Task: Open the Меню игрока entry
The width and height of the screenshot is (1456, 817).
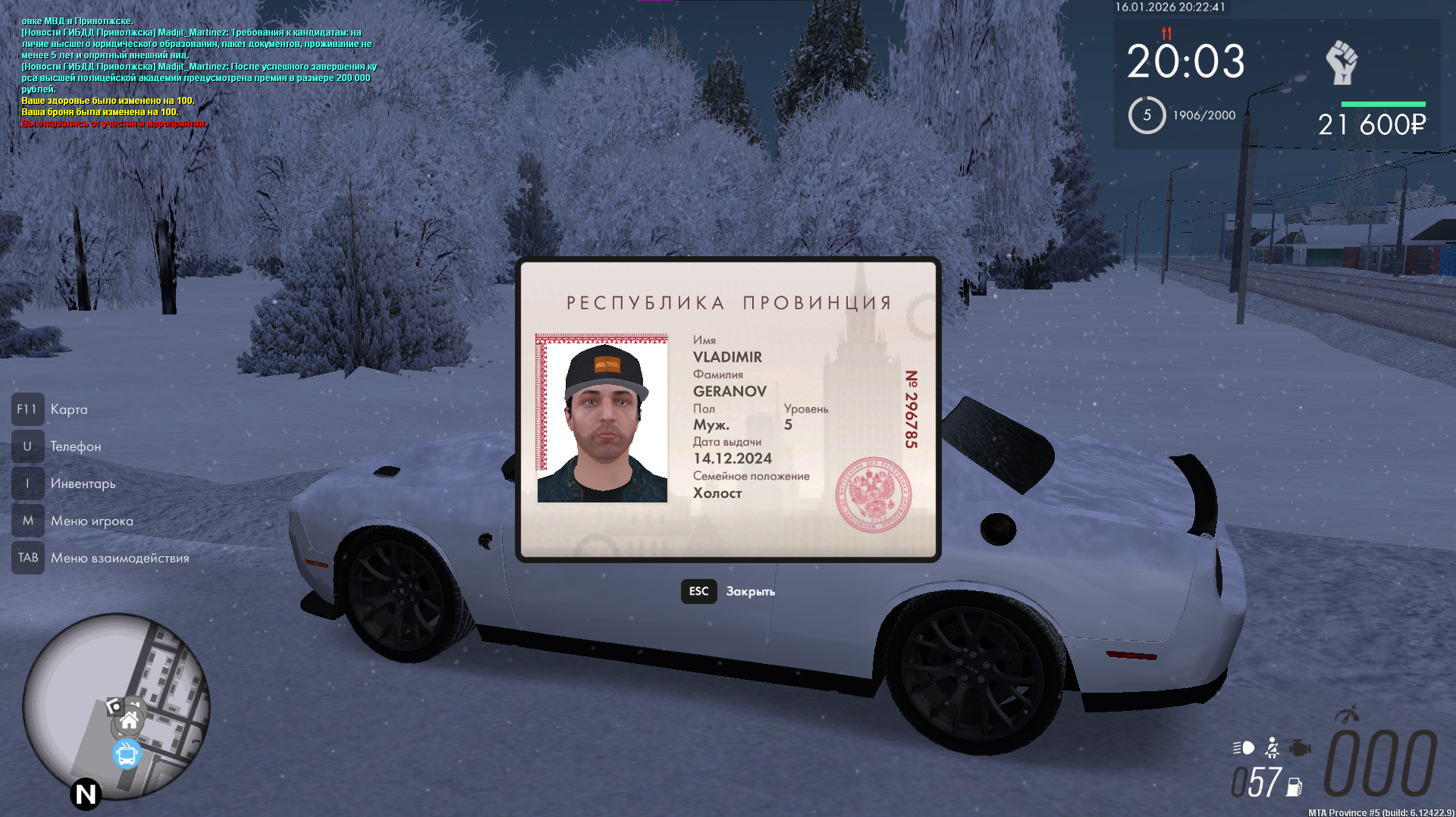Action: coord(92,521)
